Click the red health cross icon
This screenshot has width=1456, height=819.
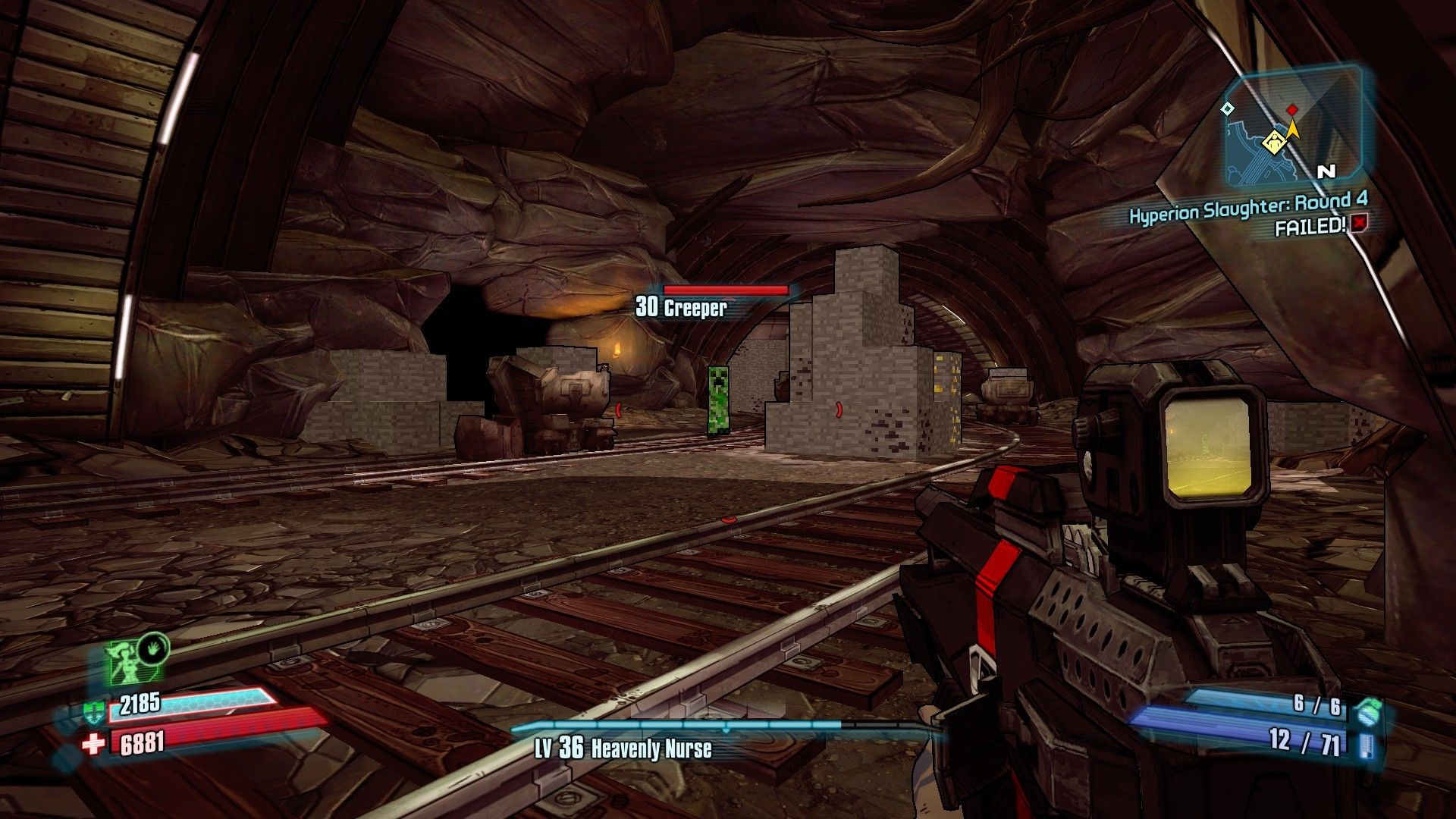tap(93, 745)
